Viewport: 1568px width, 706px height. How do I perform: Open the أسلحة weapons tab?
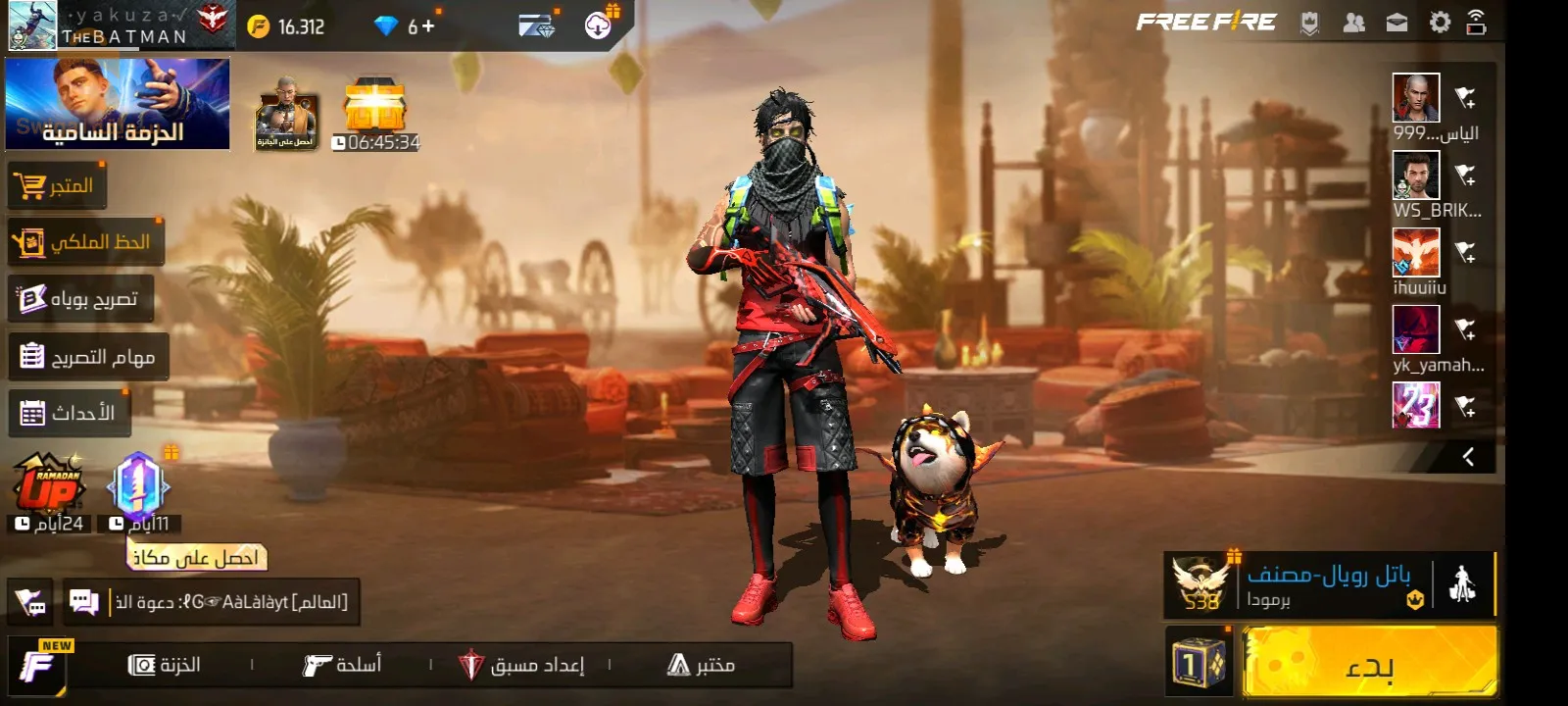tap(342, 665)
